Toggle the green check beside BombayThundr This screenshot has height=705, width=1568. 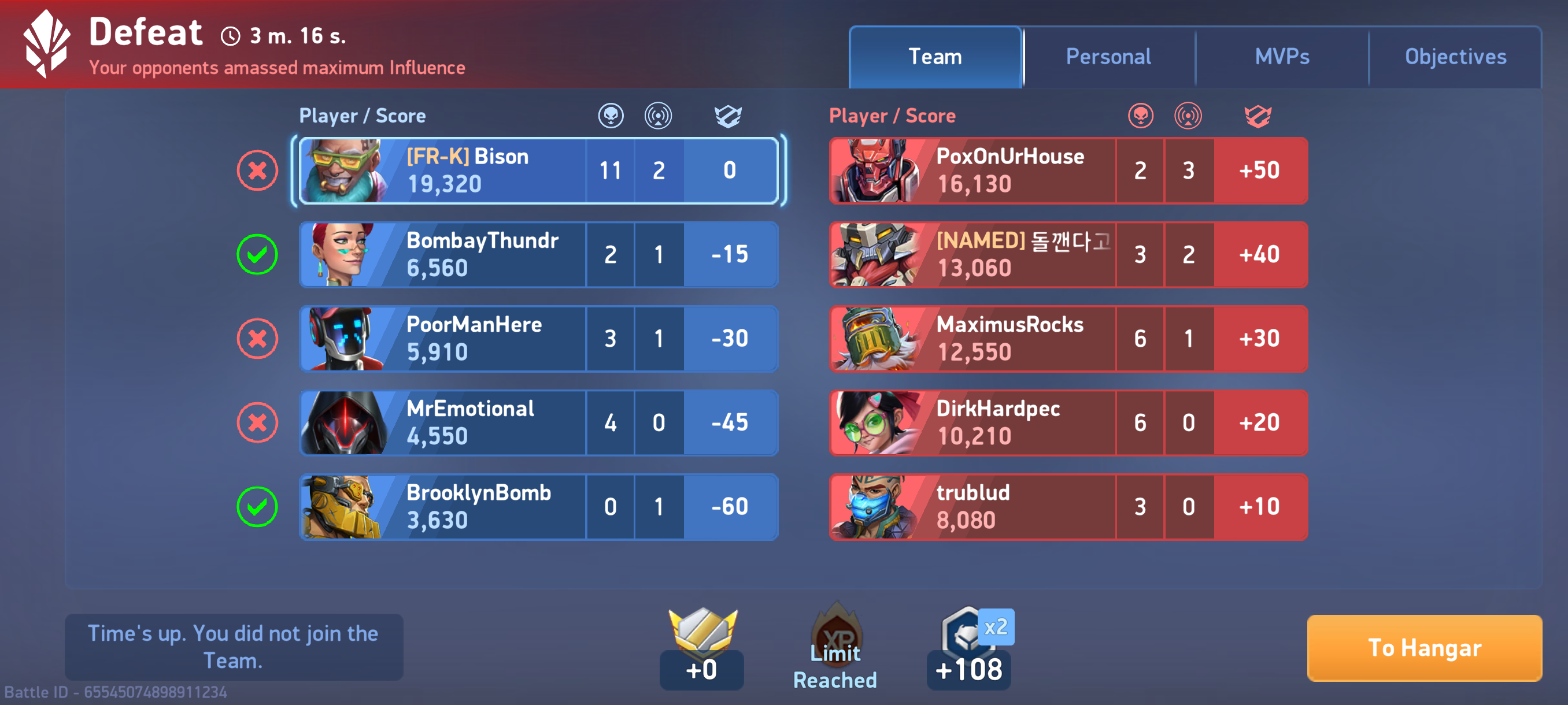pos(257,254)
